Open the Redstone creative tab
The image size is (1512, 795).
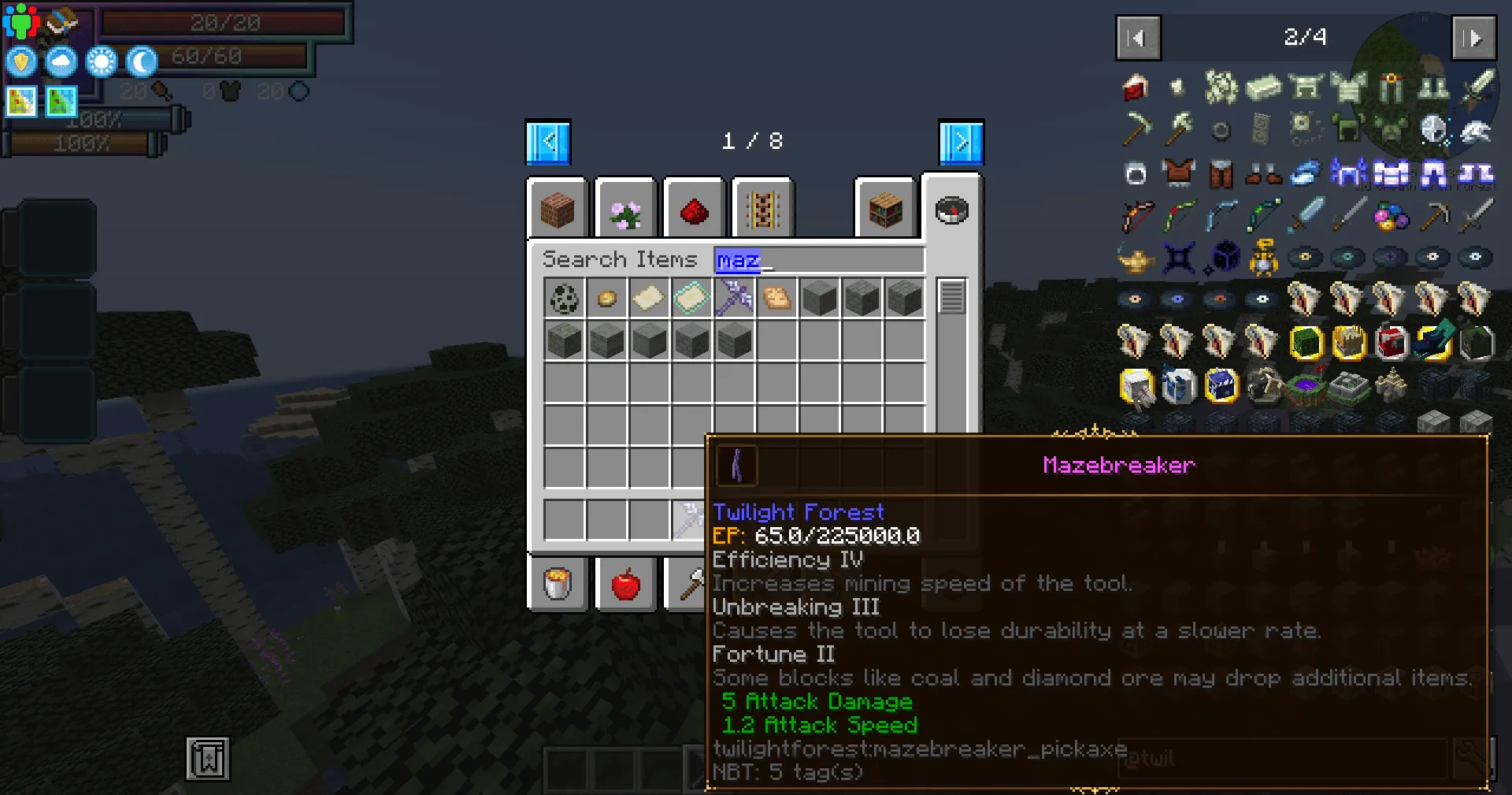pyautogui.click(x=694, y=209)
